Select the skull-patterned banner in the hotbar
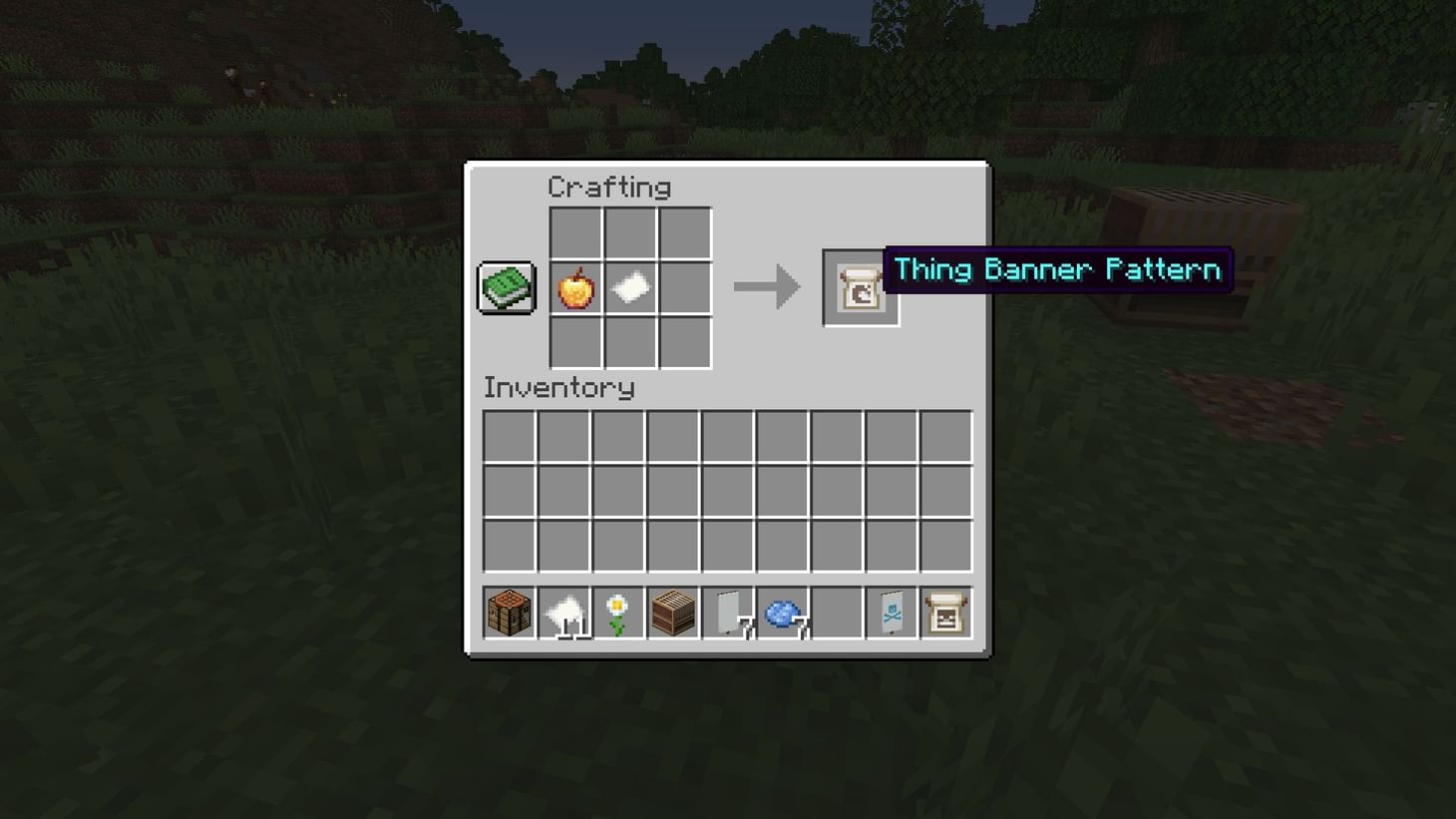 [x=890, y=613]
